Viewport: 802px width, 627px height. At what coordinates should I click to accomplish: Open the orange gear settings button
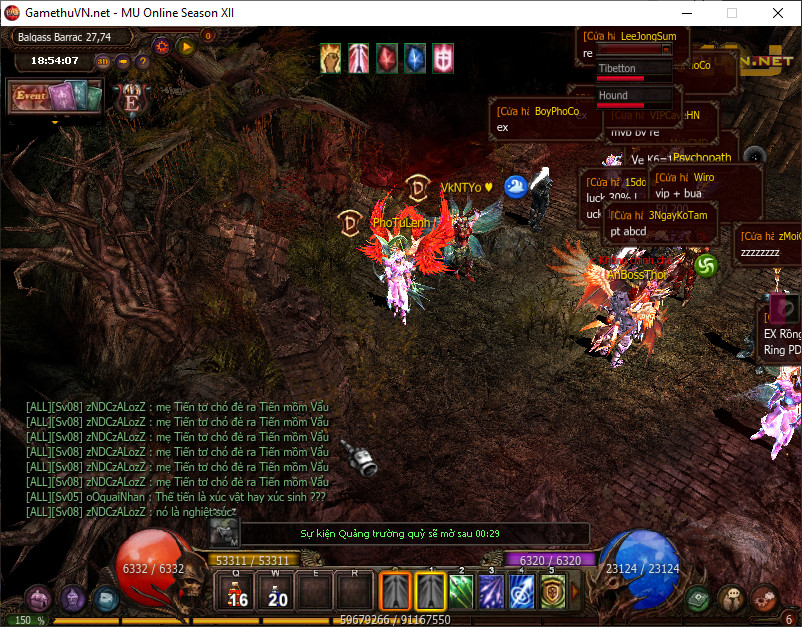(x=161, y=46)
